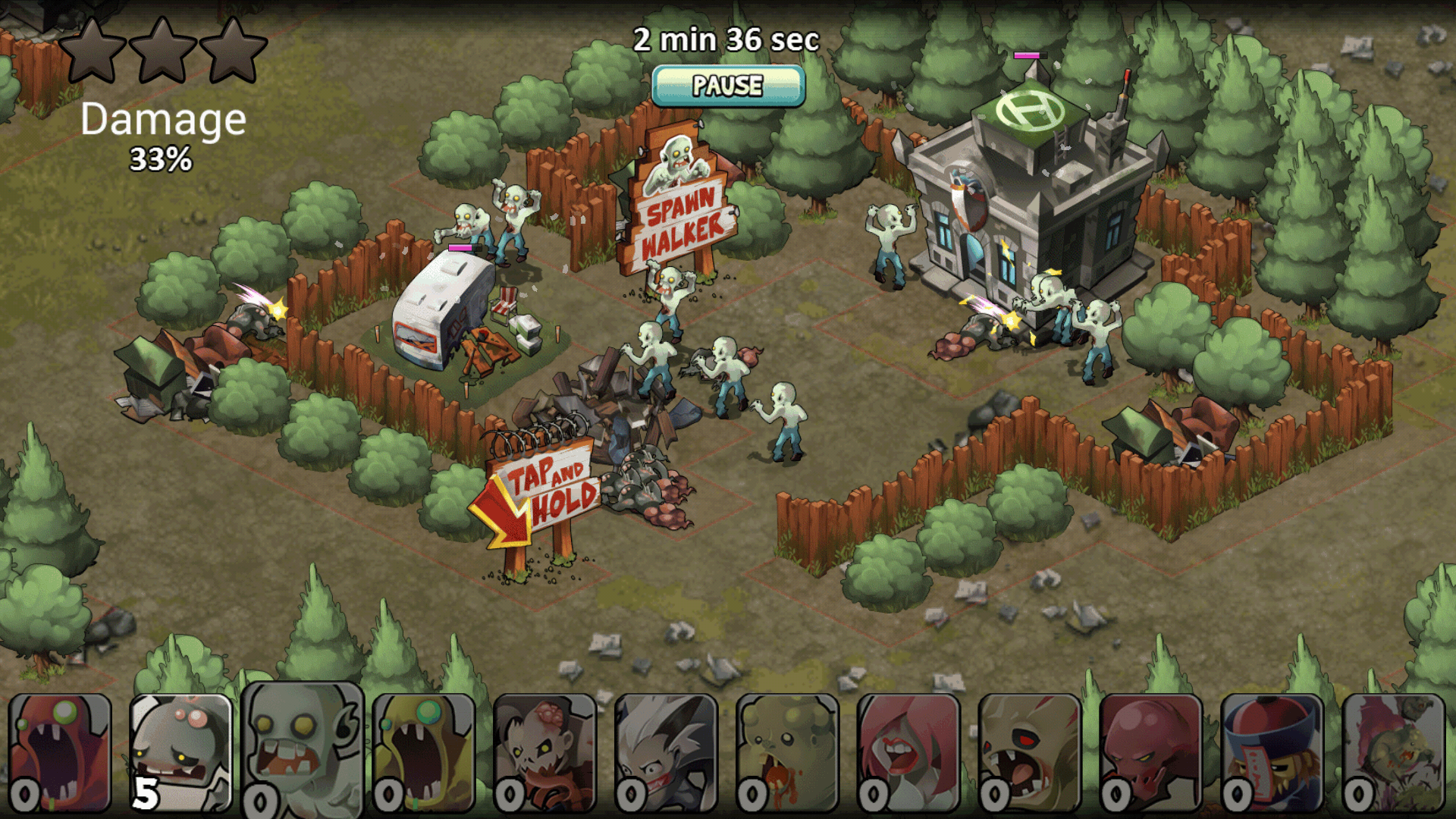Select the red hooded screaming zombie card
The image size is (1456, 819).
(x=60, y=752)
